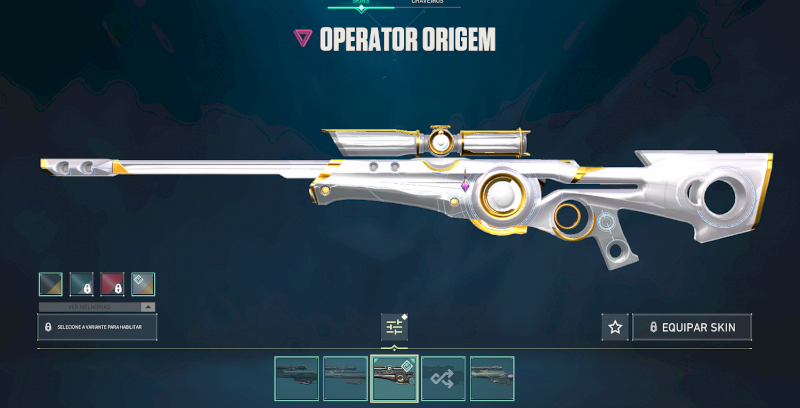Click the Equipar Skin button
The width and height of the screenshot is (800, 408).
pyautogui.click(x=692, y=327)
